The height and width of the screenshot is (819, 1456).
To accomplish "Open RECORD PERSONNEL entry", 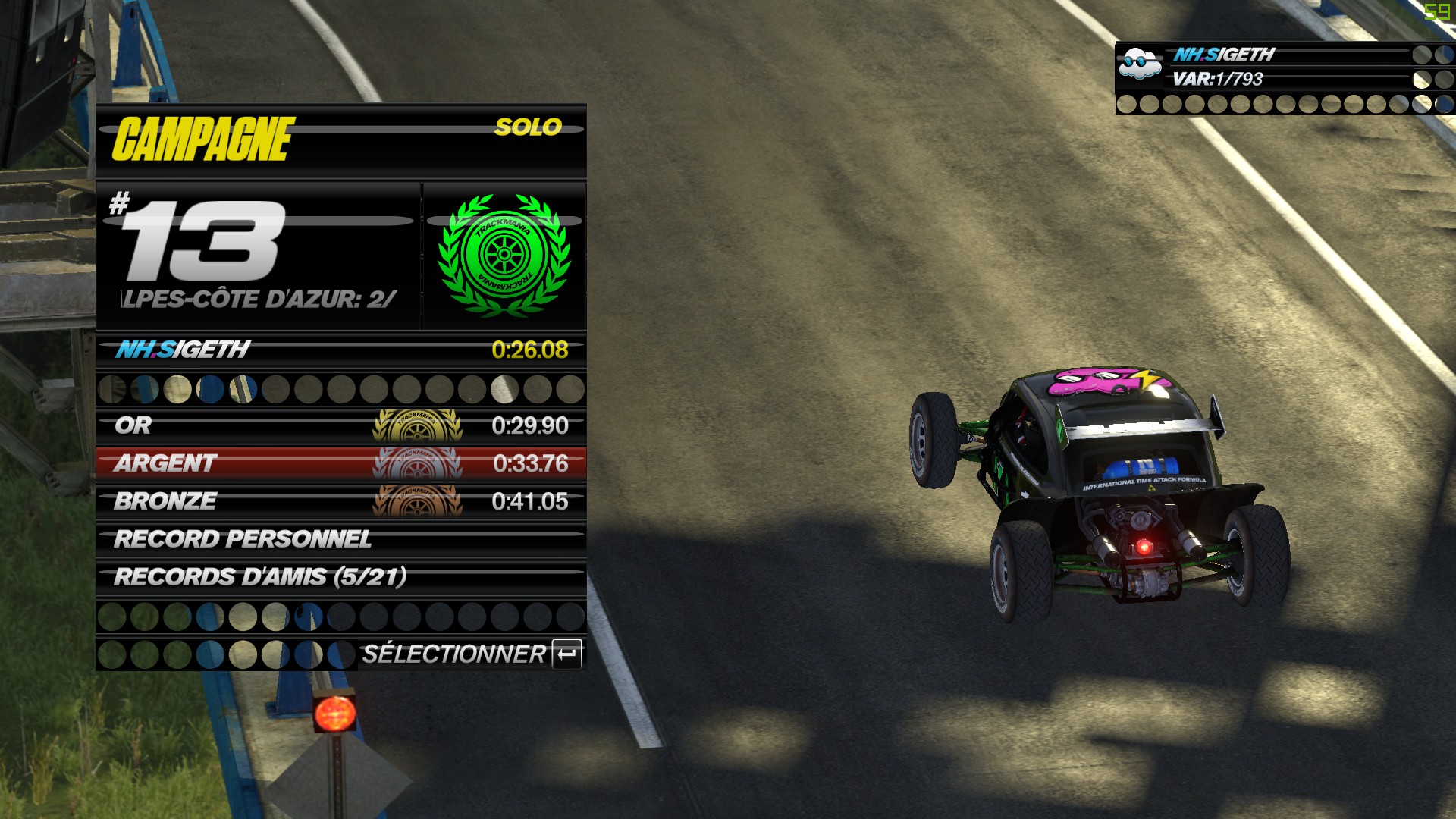I will click(340, 539).
